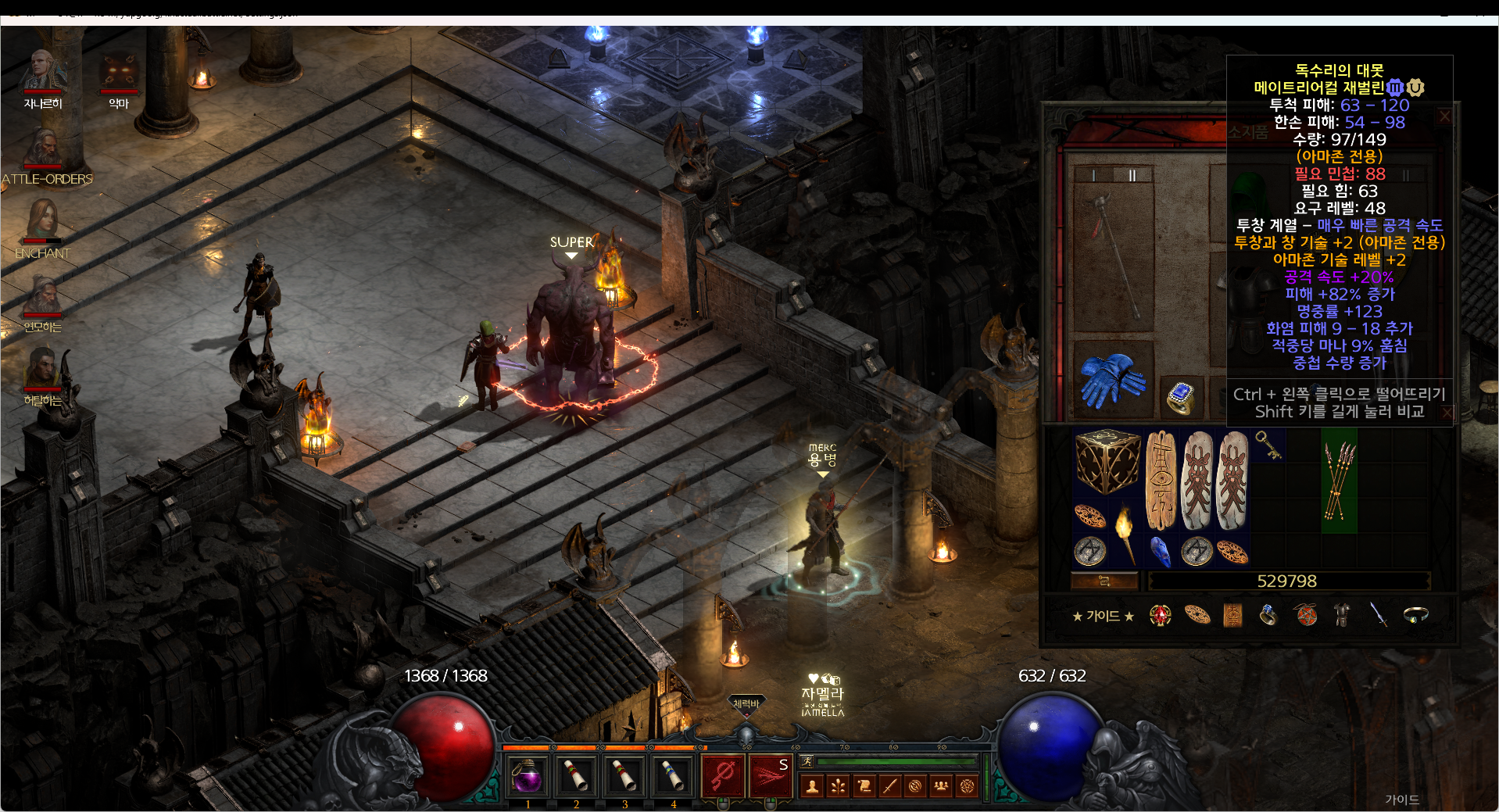Screen dimensions: 1499x812
Task: Open the skill tree from mini menu
Action: pos(839,786)
